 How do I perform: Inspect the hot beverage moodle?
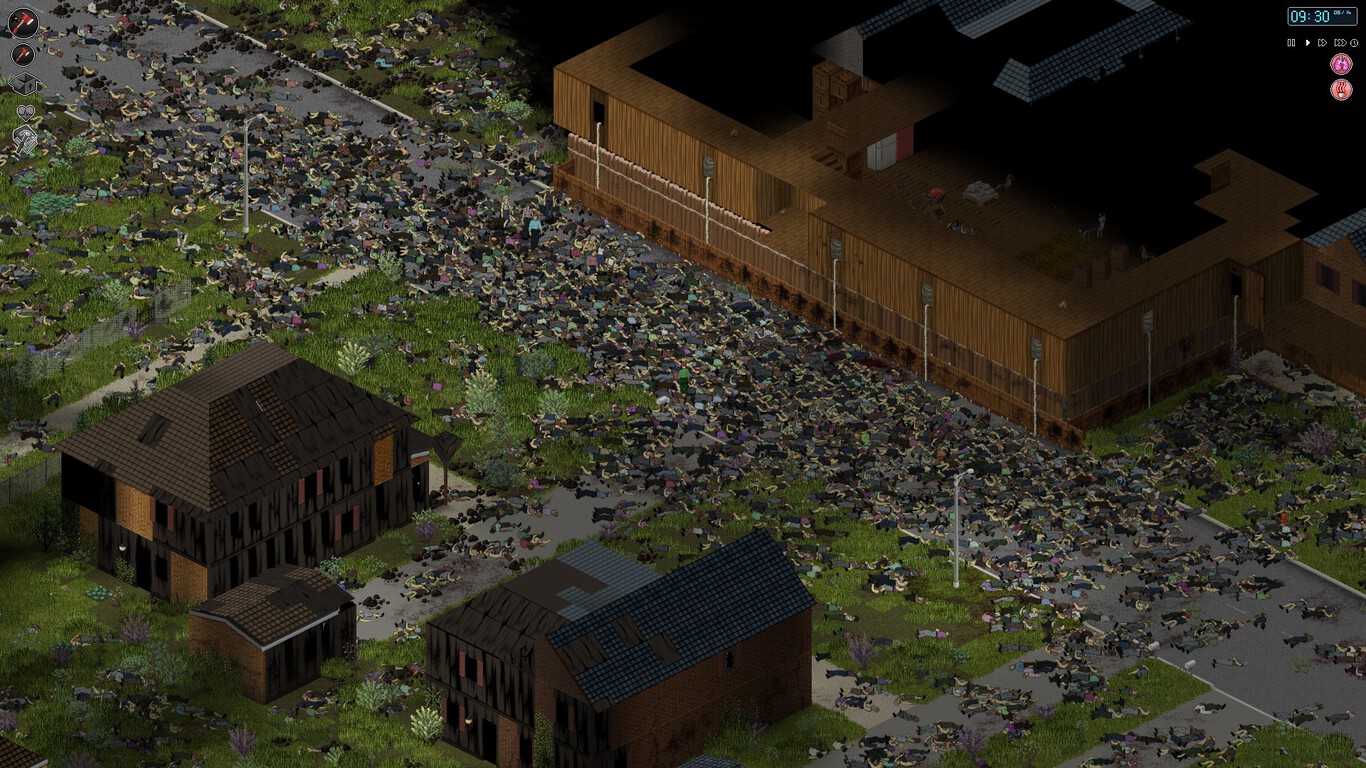pyautogui.click(x=1340, y=89)
